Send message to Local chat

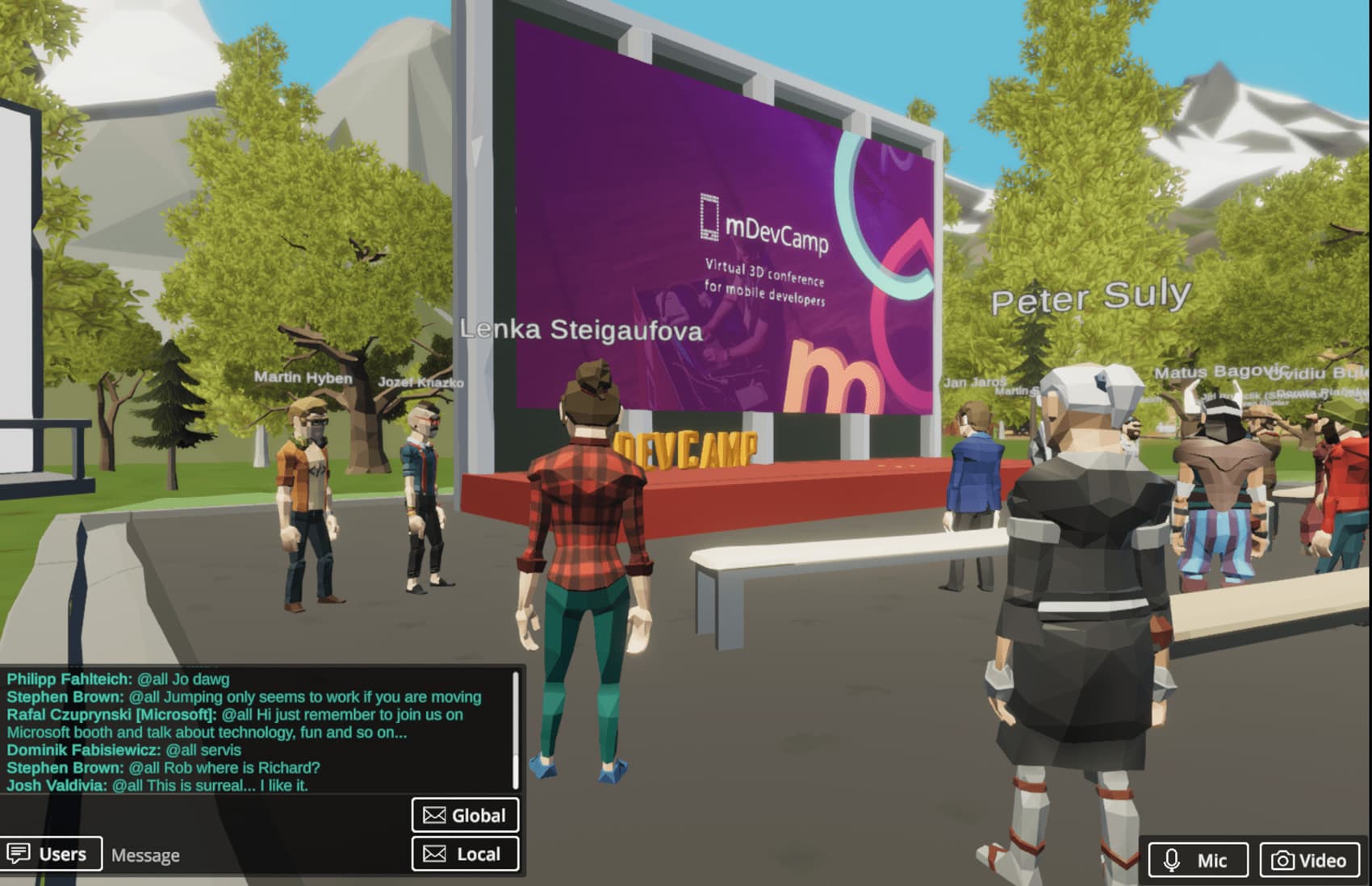(465, 854)
